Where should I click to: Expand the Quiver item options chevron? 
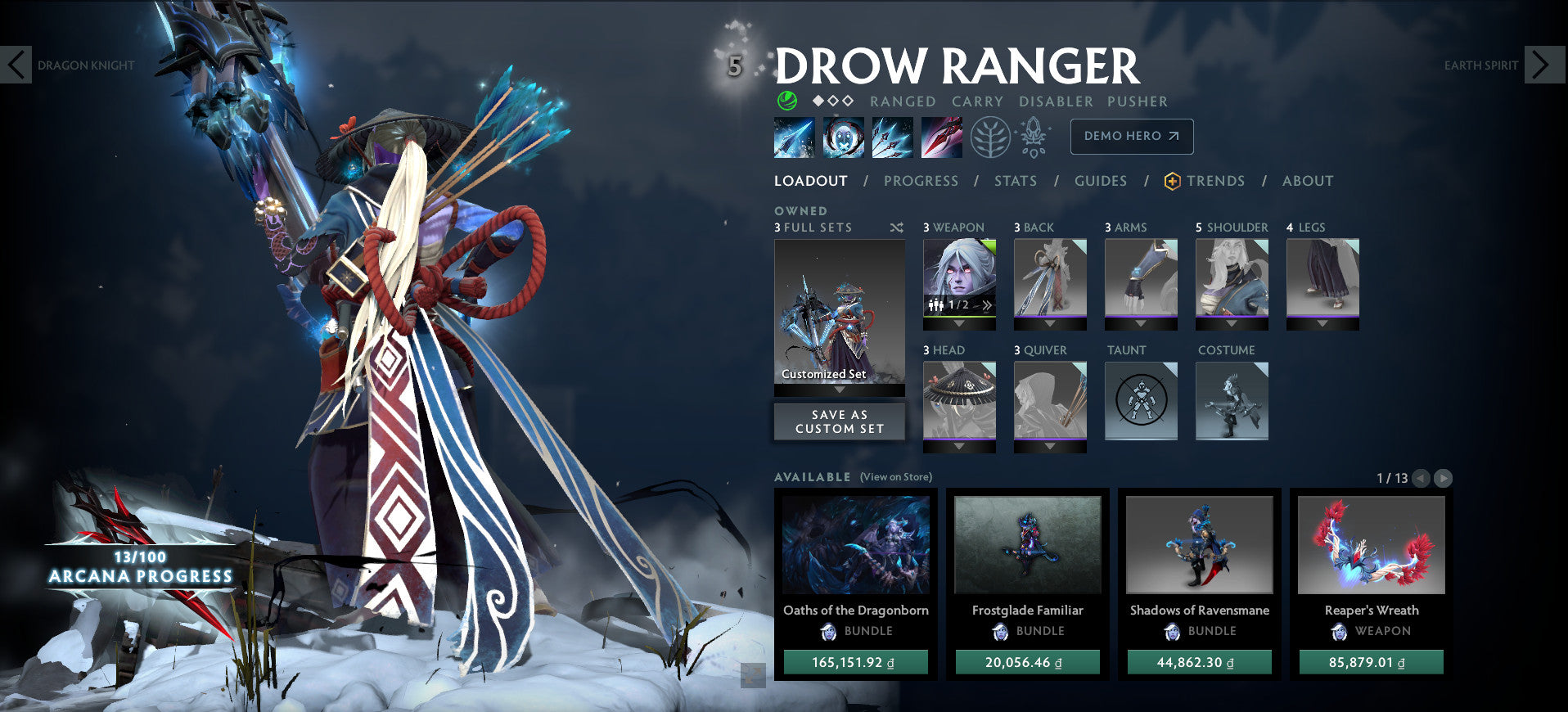(1050, 445)
